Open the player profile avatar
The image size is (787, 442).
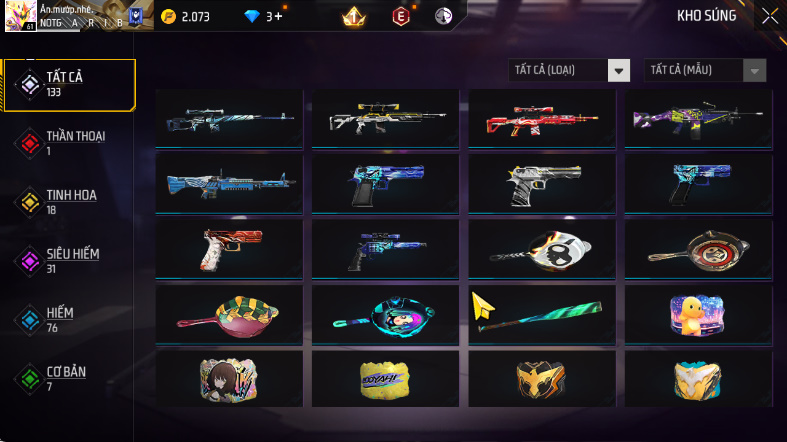[x=21, y=15]
